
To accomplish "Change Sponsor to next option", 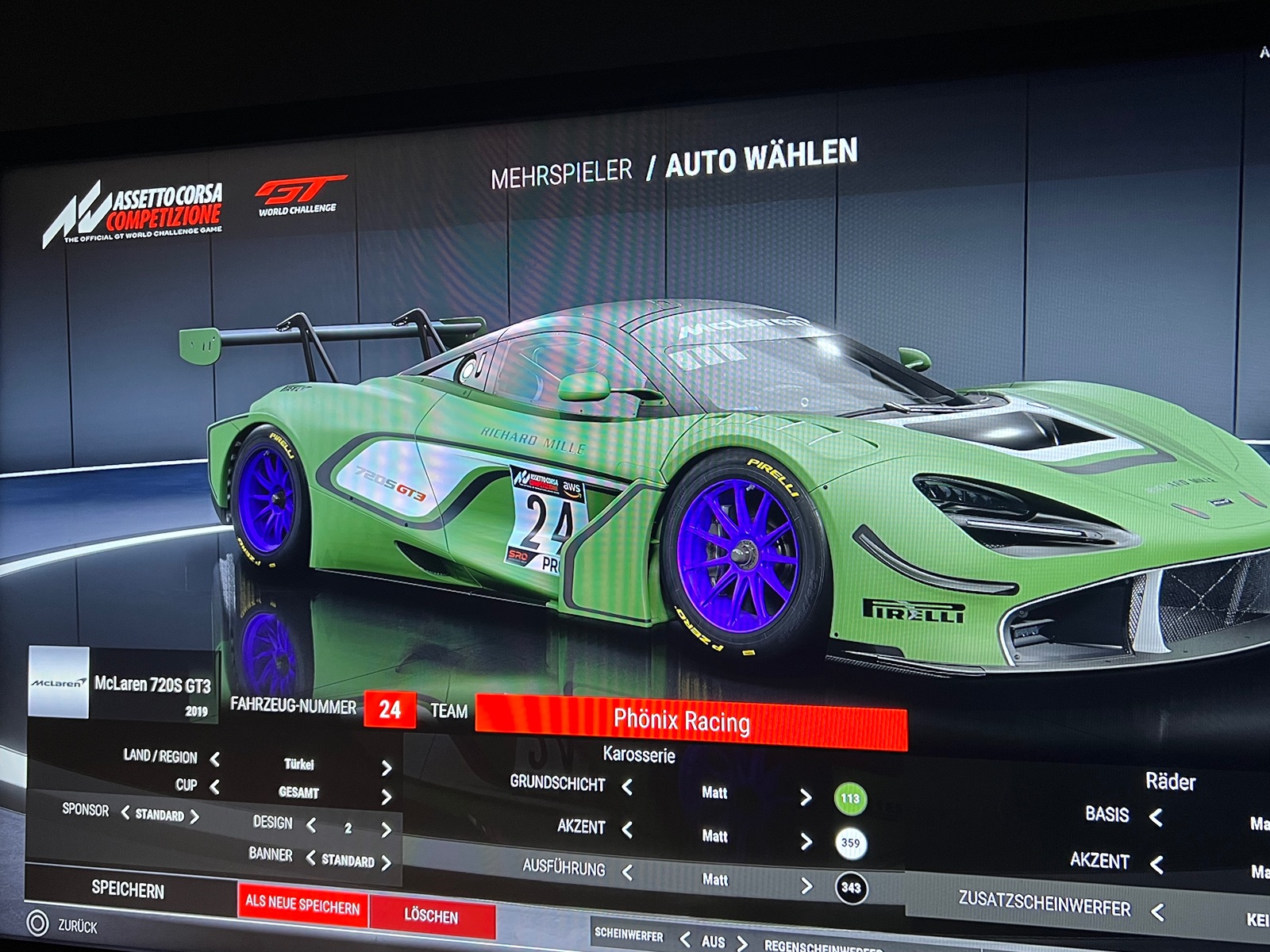I will (194, 816).
